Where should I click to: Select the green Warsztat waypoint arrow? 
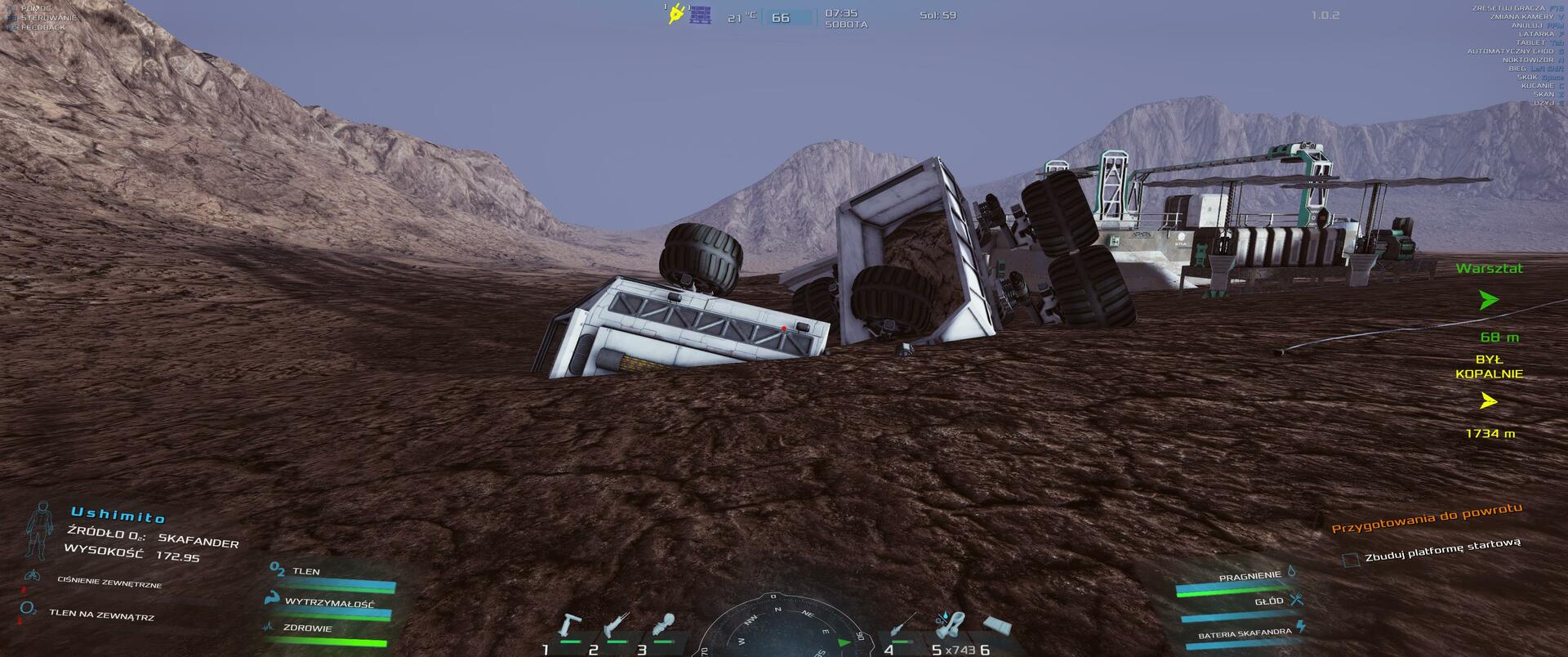point(1489,302)
